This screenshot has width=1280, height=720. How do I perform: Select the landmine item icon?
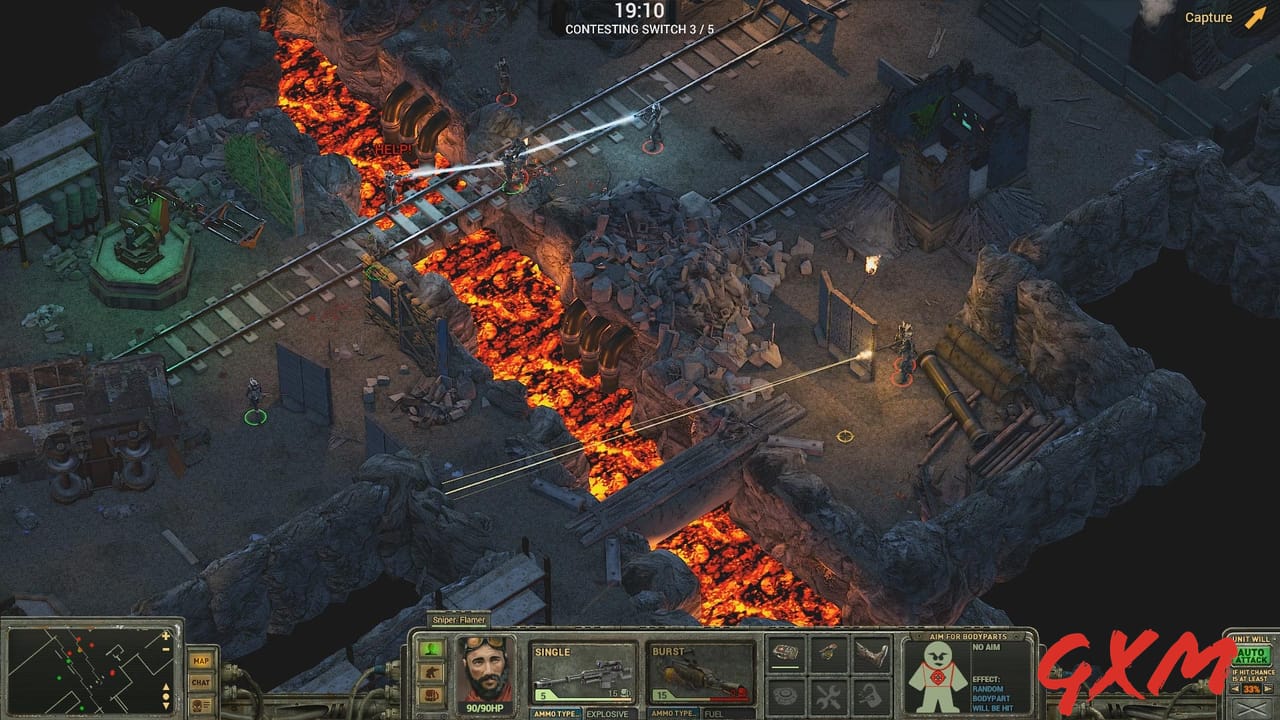(x=785, y=696)
